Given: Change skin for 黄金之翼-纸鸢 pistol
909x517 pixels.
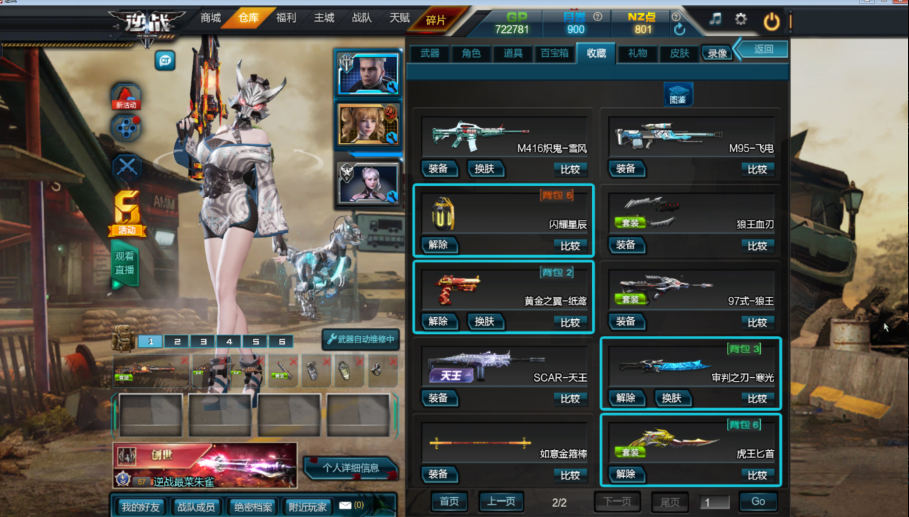Looking at the screenshot, I should pyautogui.click(x=484, y=322).
